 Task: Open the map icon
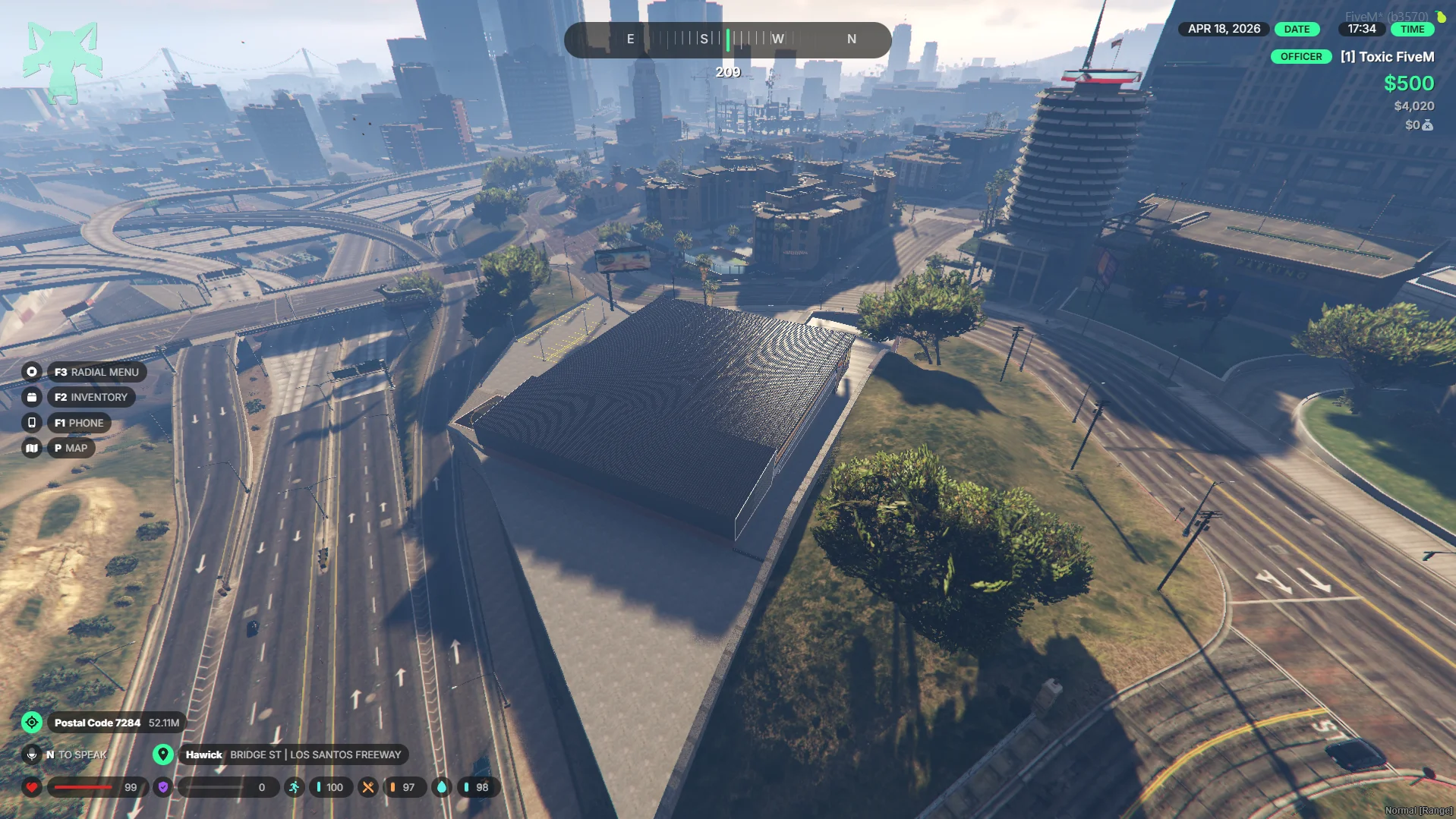[32, 448]
